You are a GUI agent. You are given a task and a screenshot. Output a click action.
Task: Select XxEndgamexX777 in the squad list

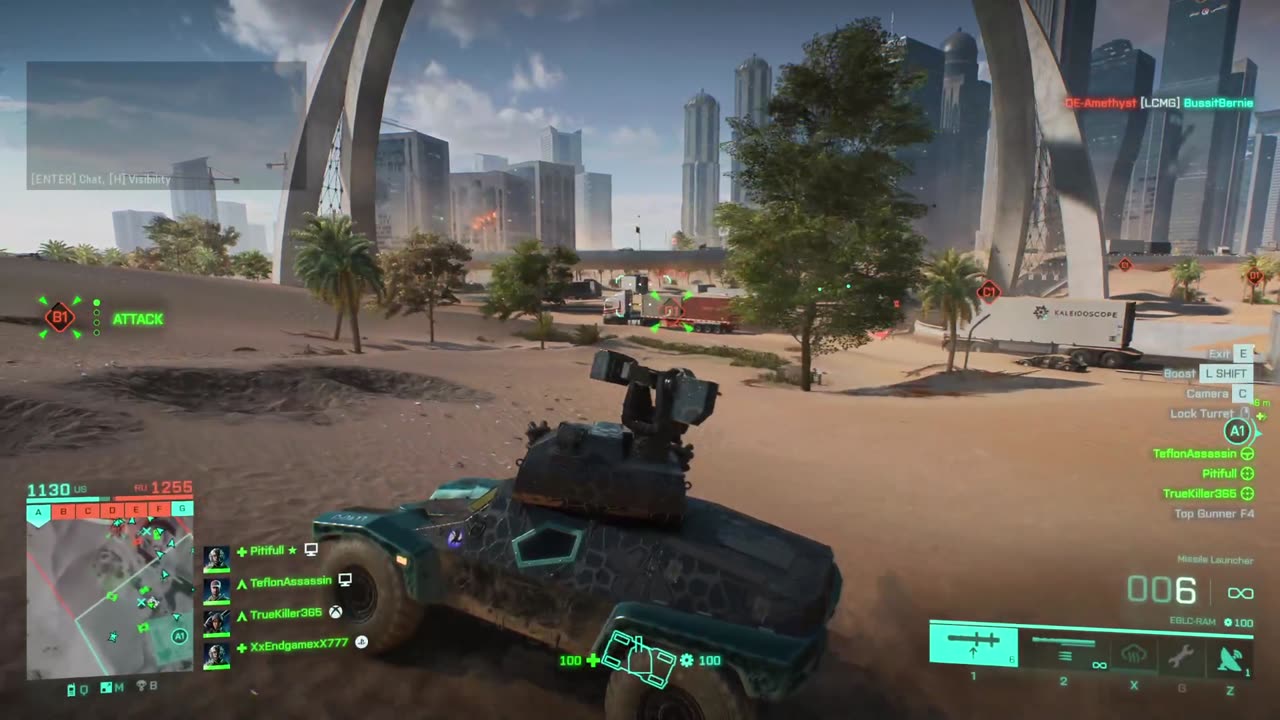pos(299,645)
